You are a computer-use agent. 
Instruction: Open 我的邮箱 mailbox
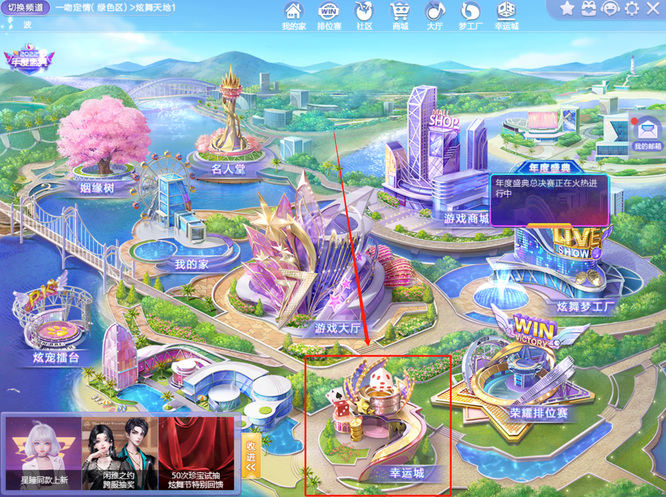[646, 135]
